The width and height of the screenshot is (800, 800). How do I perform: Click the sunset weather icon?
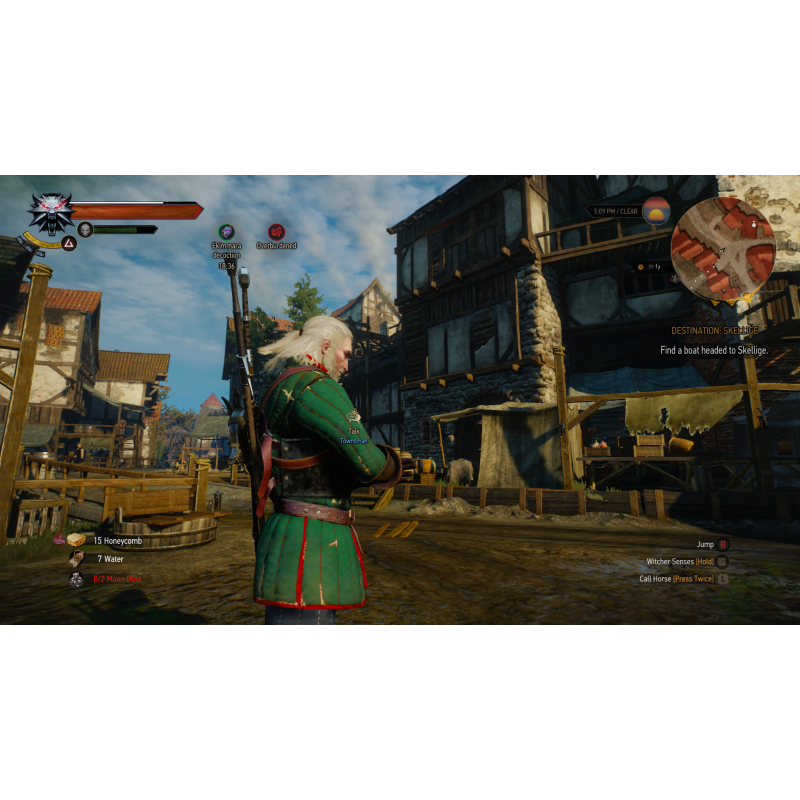656,211
